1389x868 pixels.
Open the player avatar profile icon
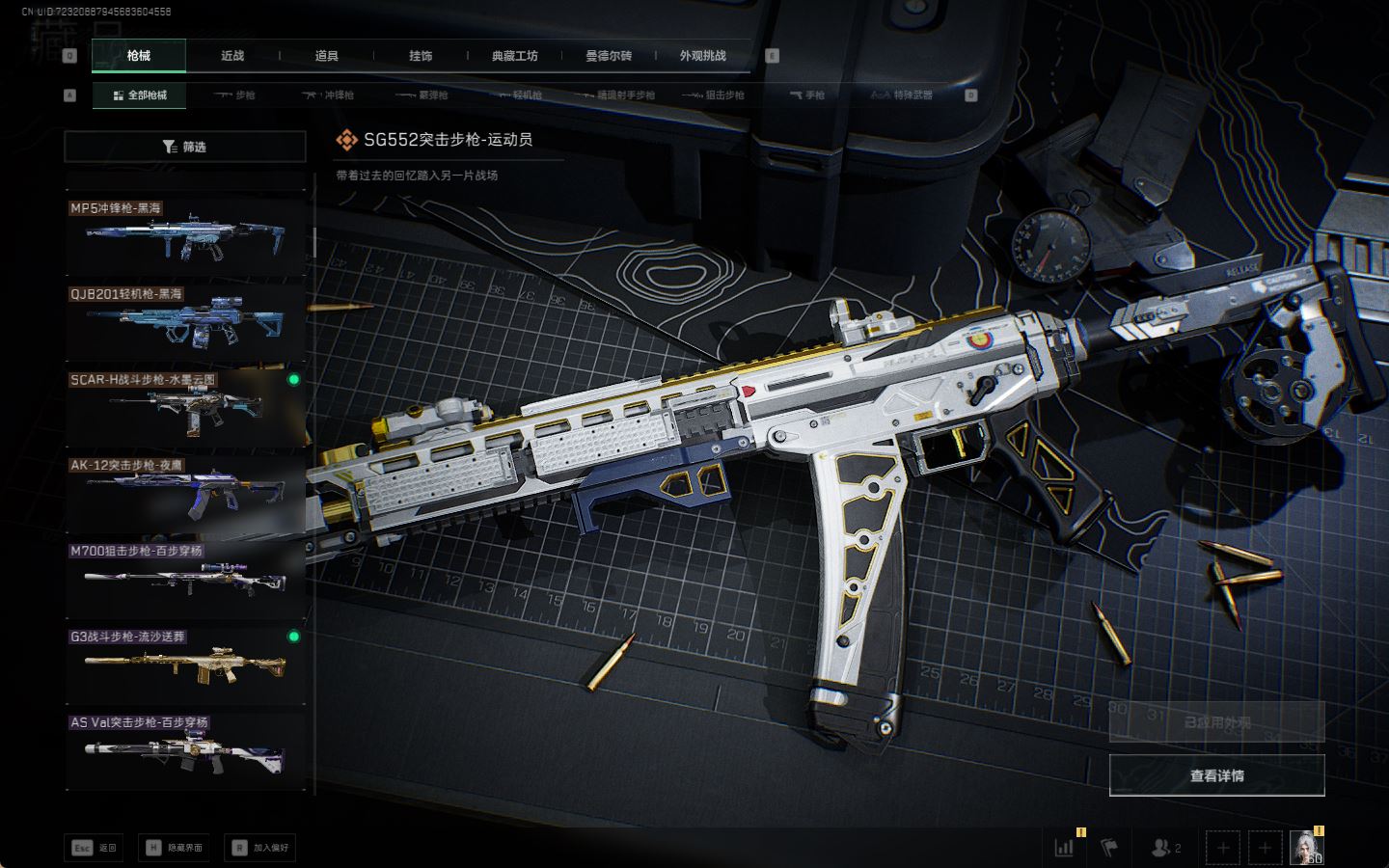coord(1306,847)
